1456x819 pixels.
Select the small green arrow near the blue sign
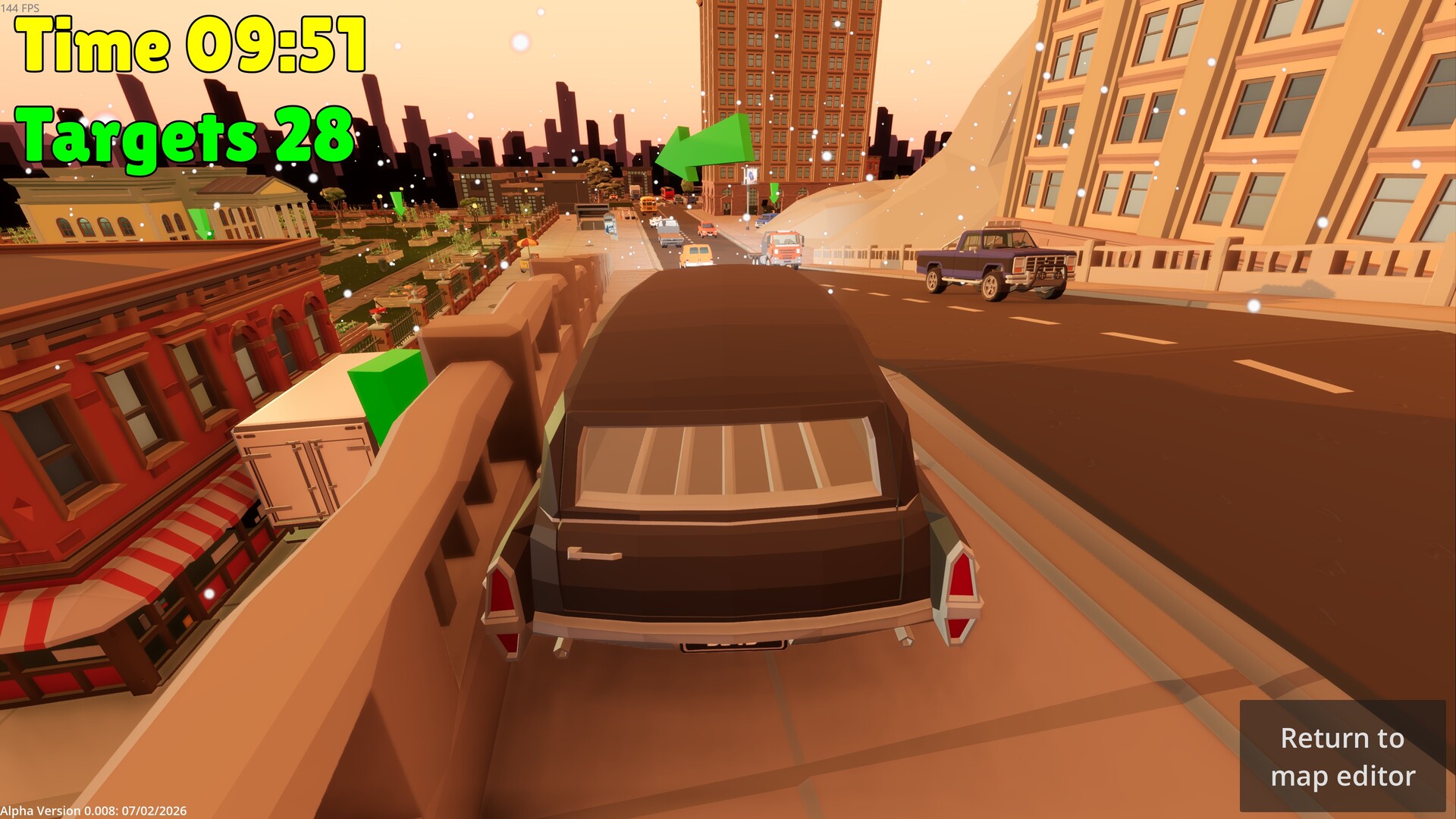[773, 193]
